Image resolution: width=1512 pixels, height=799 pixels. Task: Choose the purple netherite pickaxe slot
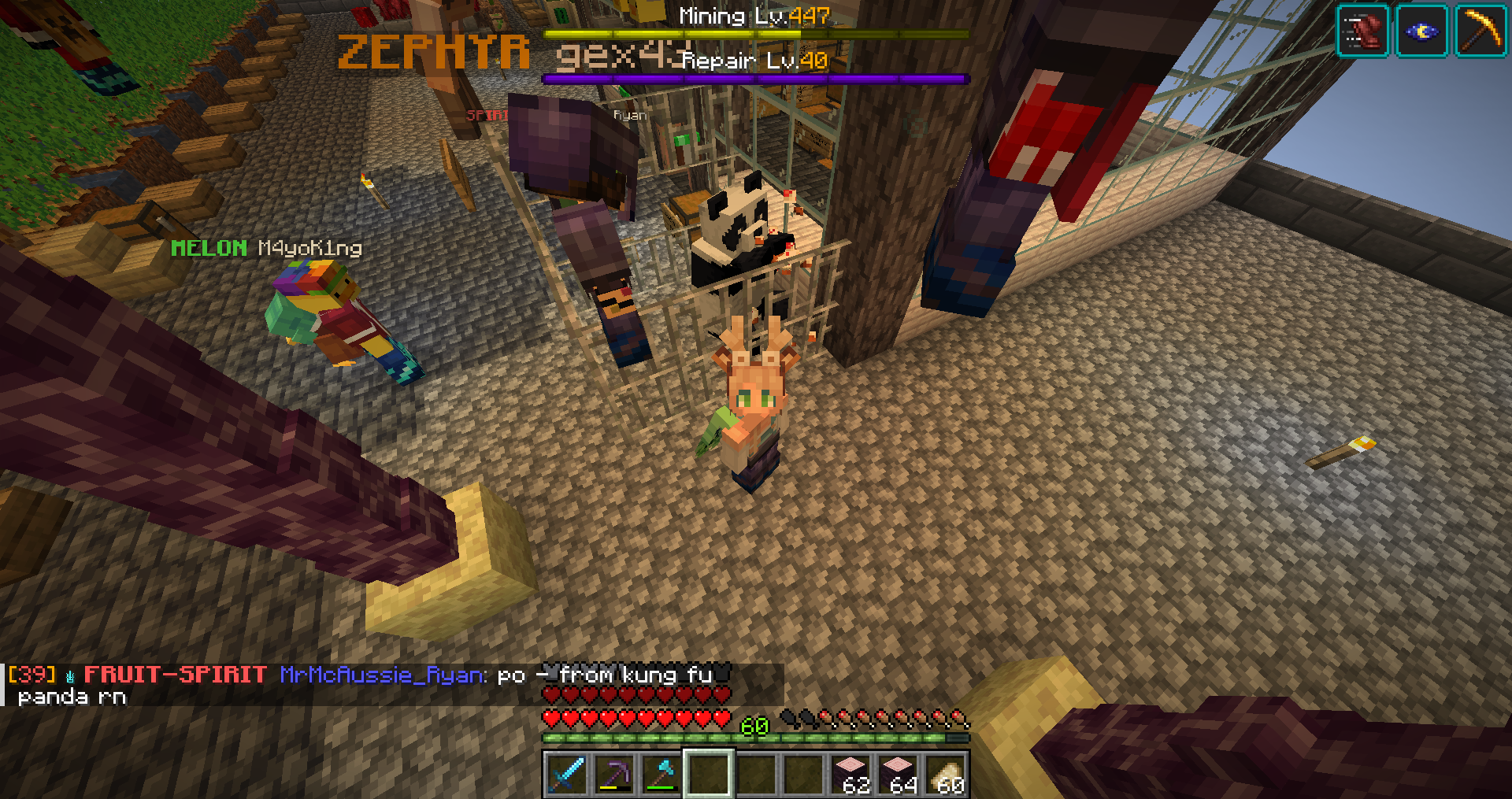(x=614, y=774)
